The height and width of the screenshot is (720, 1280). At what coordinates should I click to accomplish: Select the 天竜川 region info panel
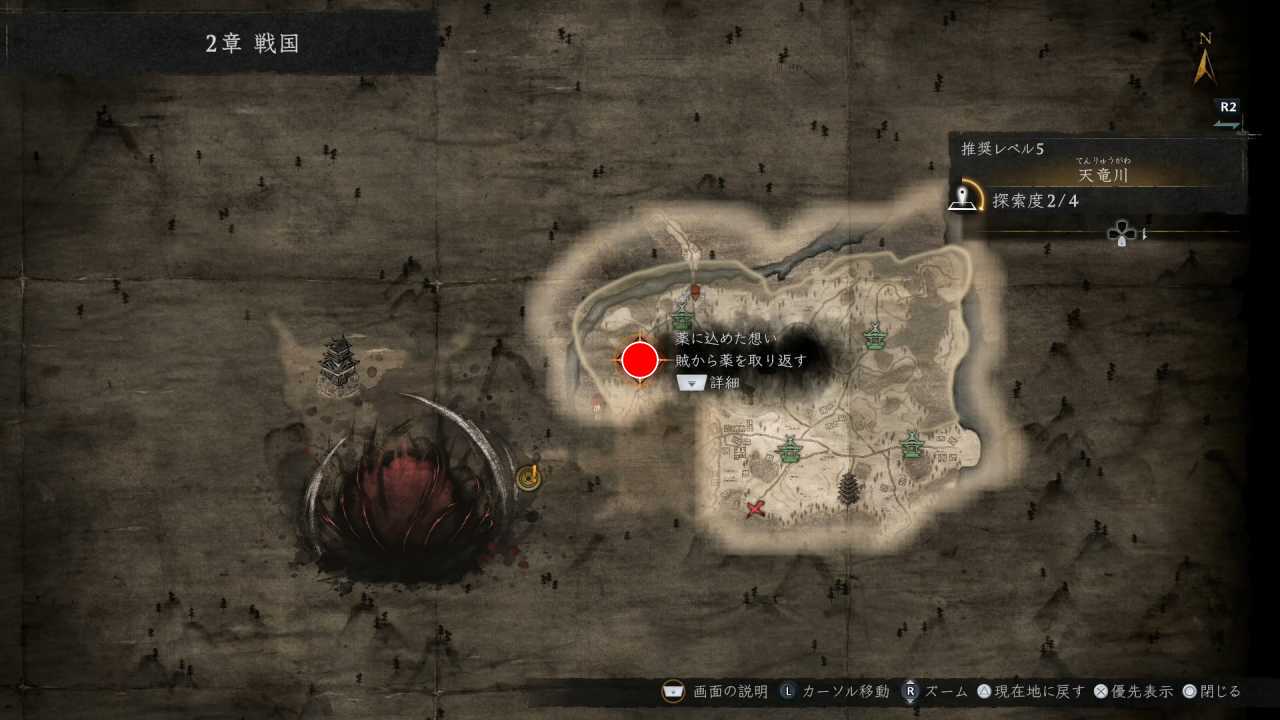[1098, 175]
